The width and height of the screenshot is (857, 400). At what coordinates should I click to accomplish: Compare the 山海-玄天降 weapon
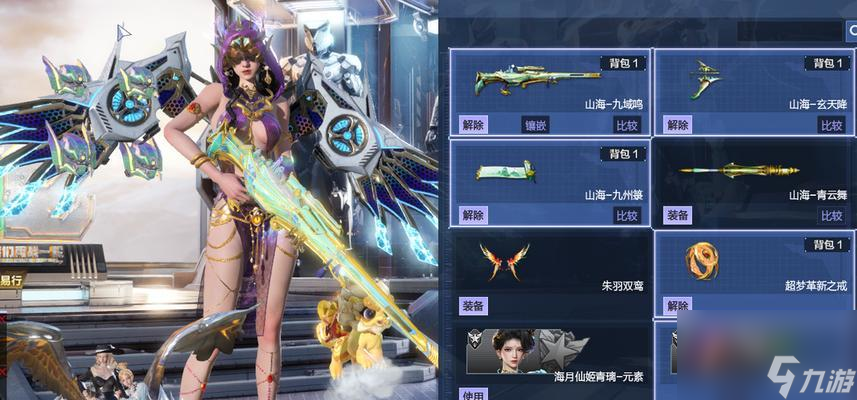click(831, 125)
